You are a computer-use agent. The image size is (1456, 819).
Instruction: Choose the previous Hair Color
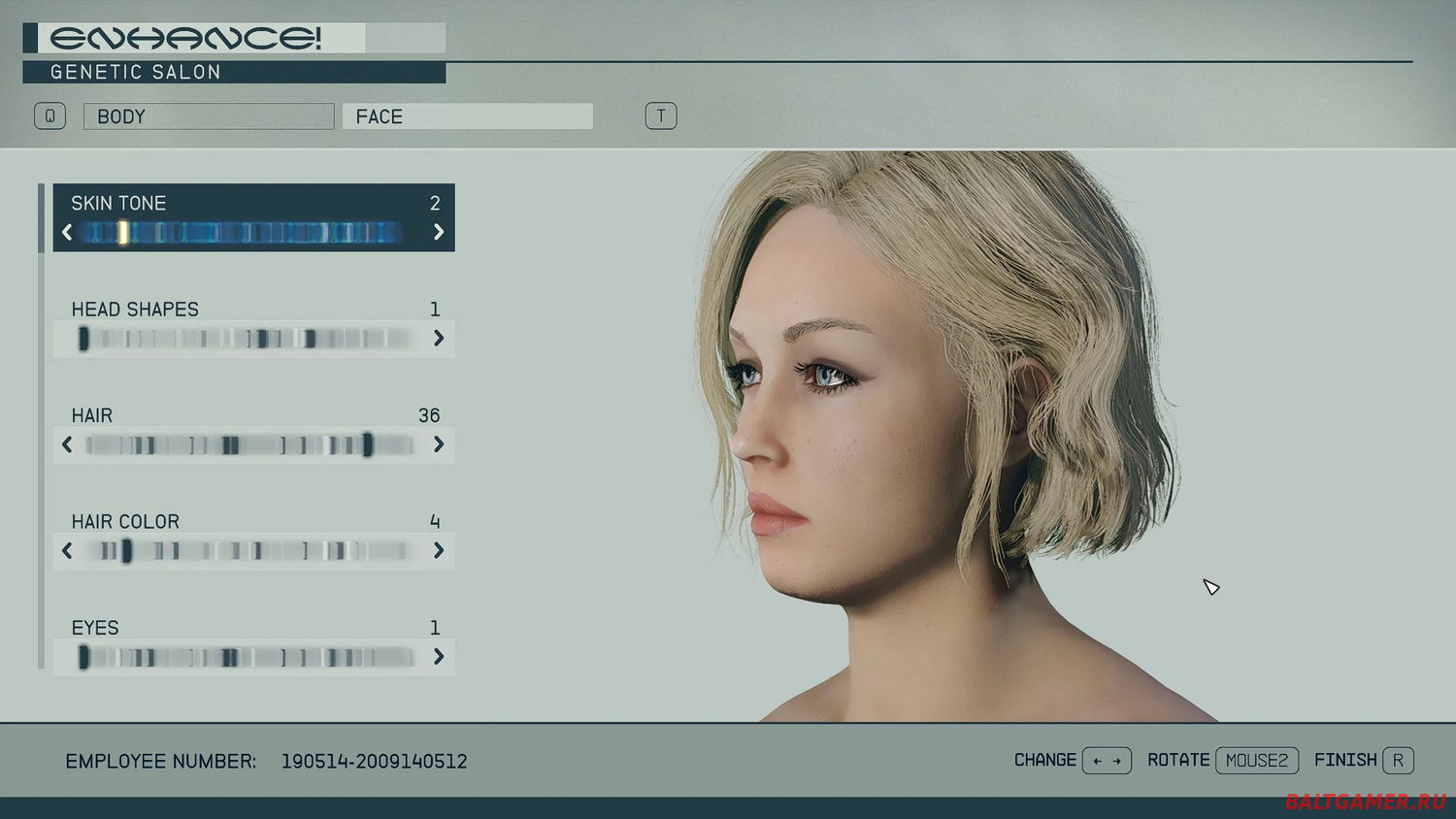(x=67, y=550)
